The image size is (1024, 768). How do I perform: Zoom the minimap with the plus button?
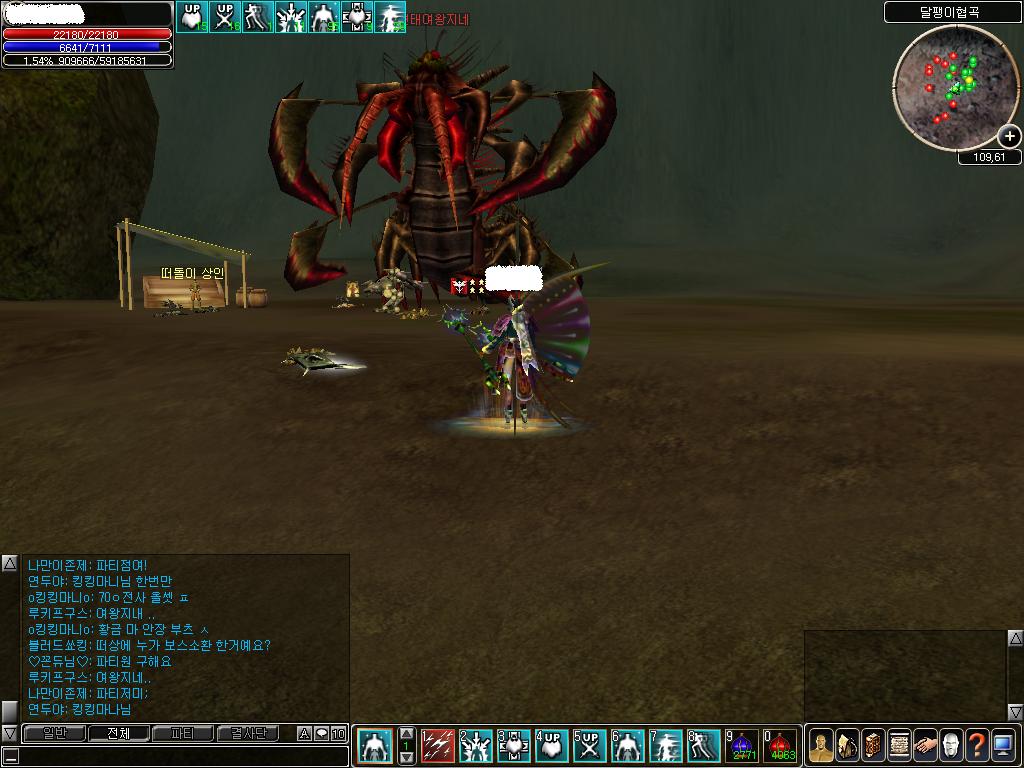click(1009, 137)
